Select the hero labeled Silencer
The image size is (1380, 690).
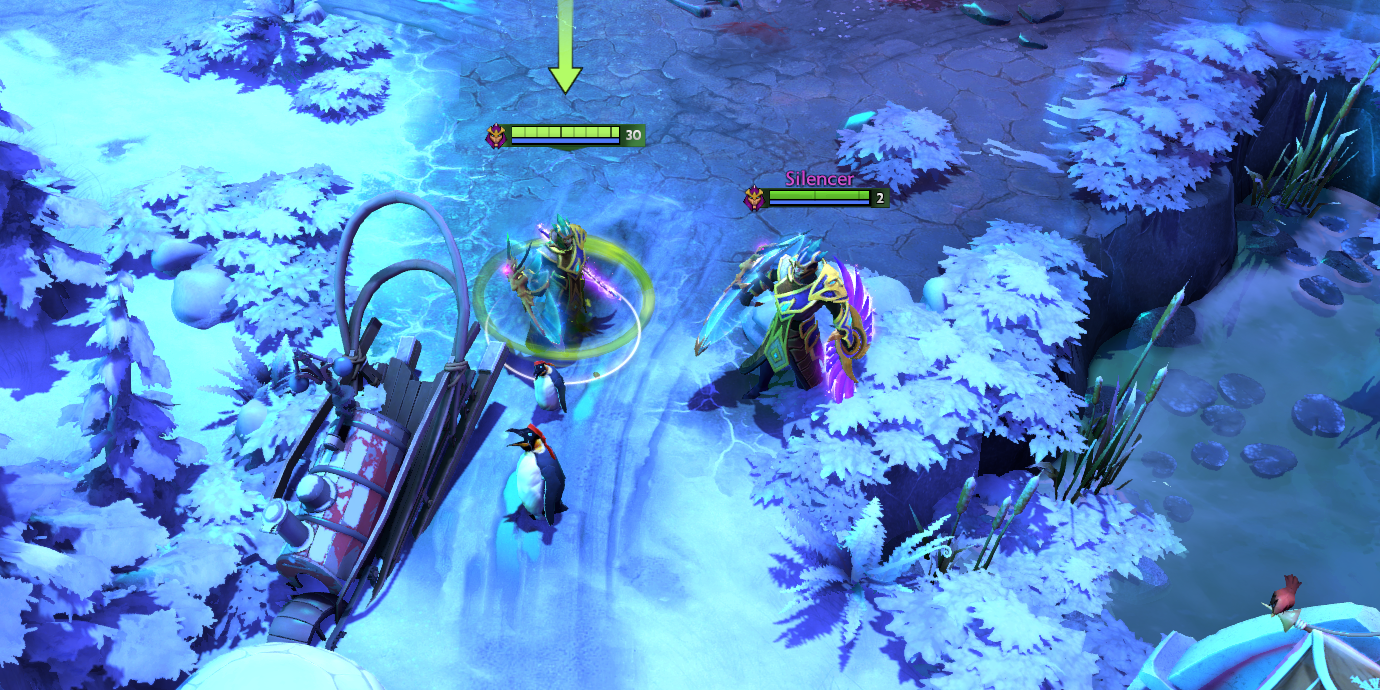click(790, 320)
